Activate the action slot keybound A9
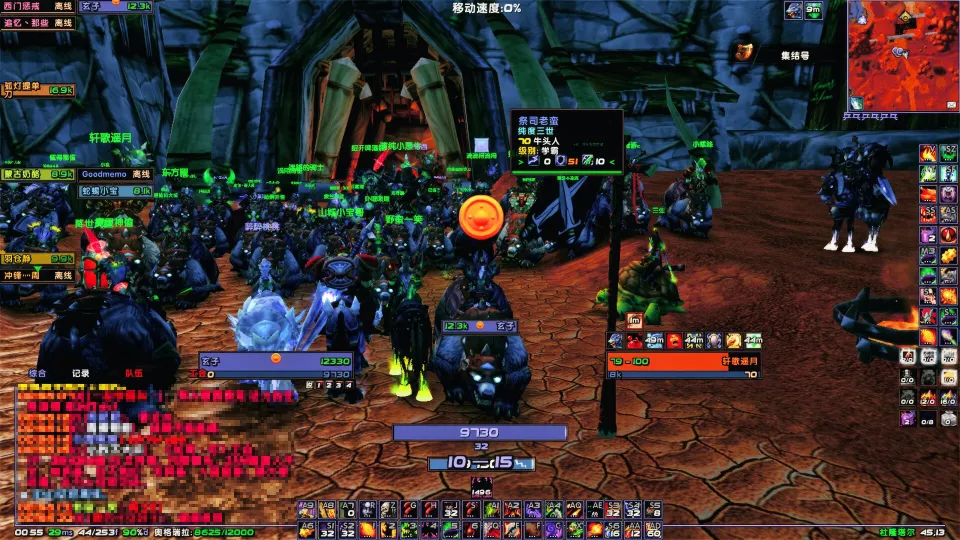Viewport: 960px width, 540px height. tap(306, 509)
